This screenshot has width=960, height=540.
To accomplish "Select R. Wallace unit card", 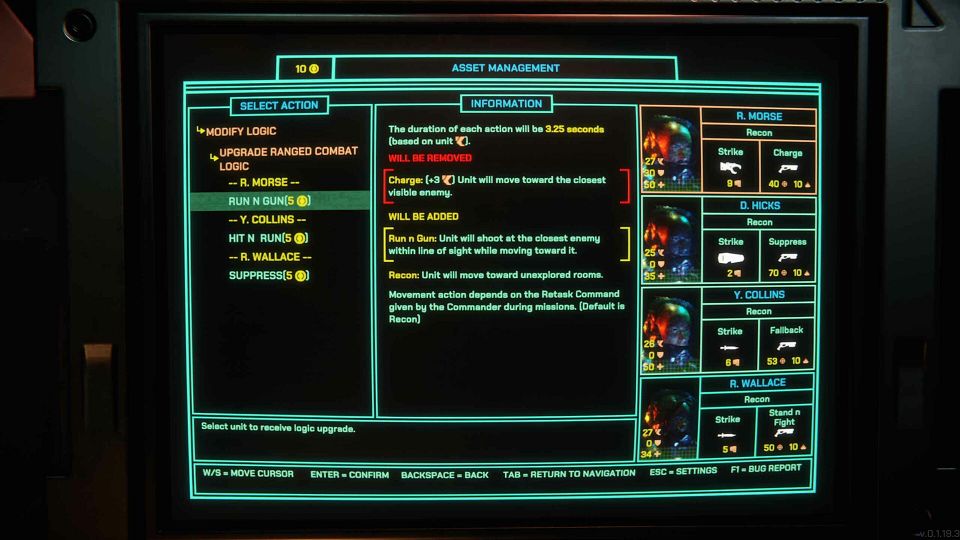I will [x=759, y=382].
